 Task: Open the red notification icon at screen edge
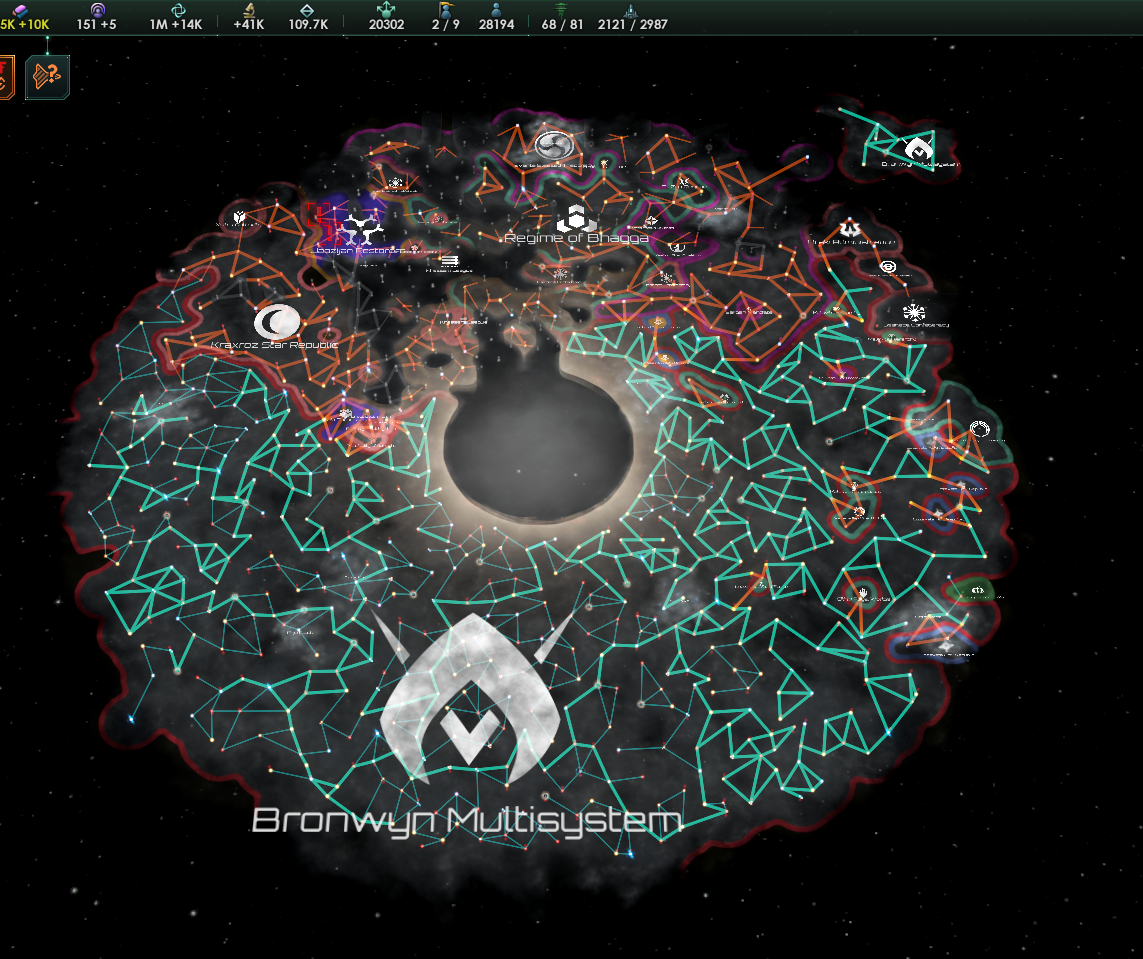tap(6, 77)
